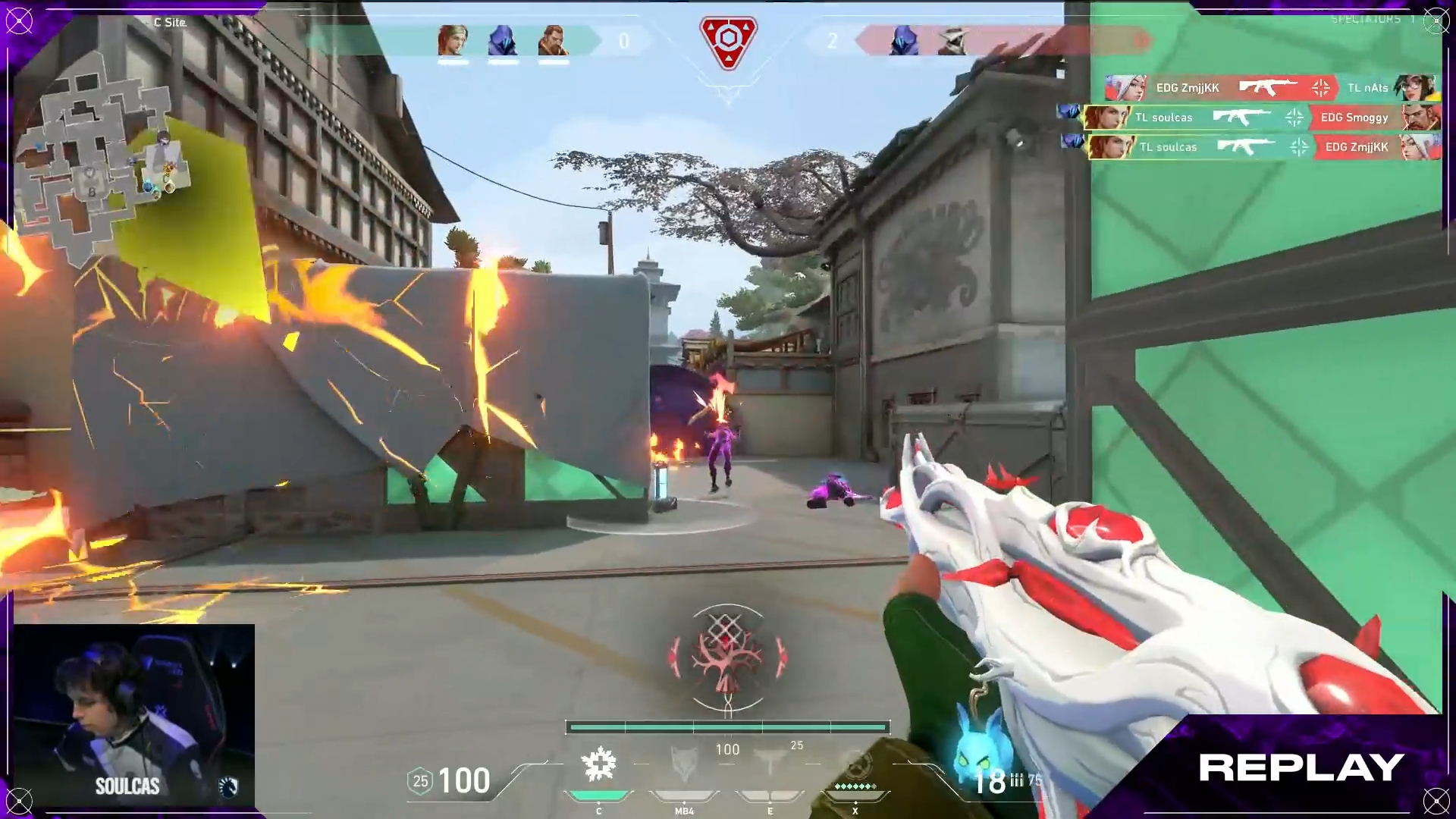This screenshot has width=1456, height=819.
Task: Click the planted spike indicator icon
Action: (728, 42)
